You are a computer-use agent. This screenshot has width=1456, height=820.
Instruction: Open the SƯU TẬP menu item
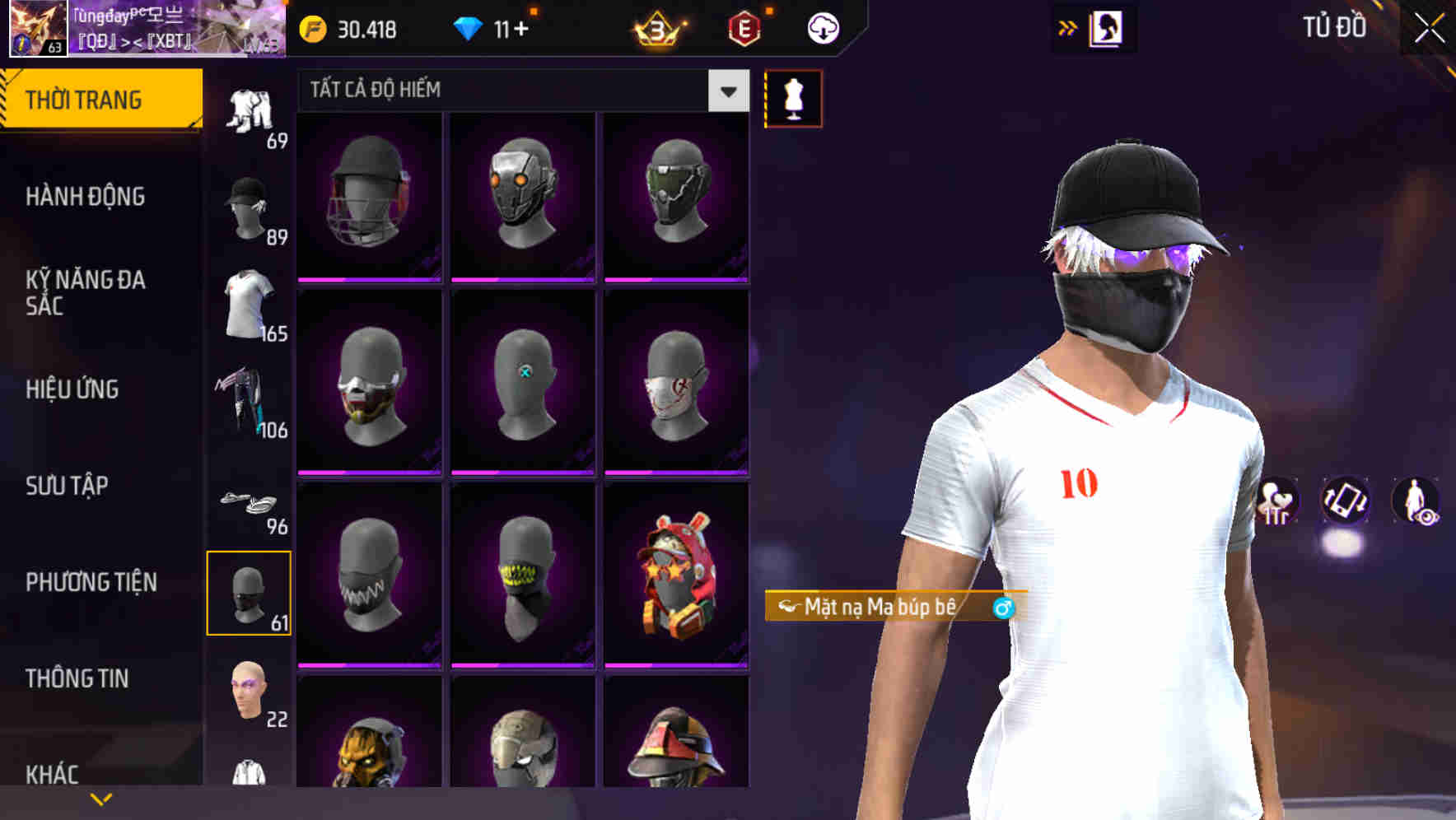66,486
